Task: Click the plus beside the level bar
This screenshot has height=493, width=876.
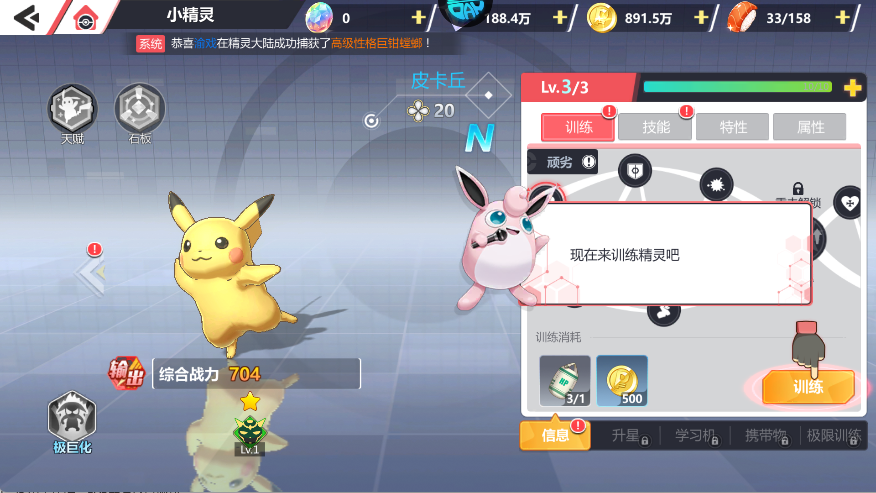Action: tap(852, 88)
